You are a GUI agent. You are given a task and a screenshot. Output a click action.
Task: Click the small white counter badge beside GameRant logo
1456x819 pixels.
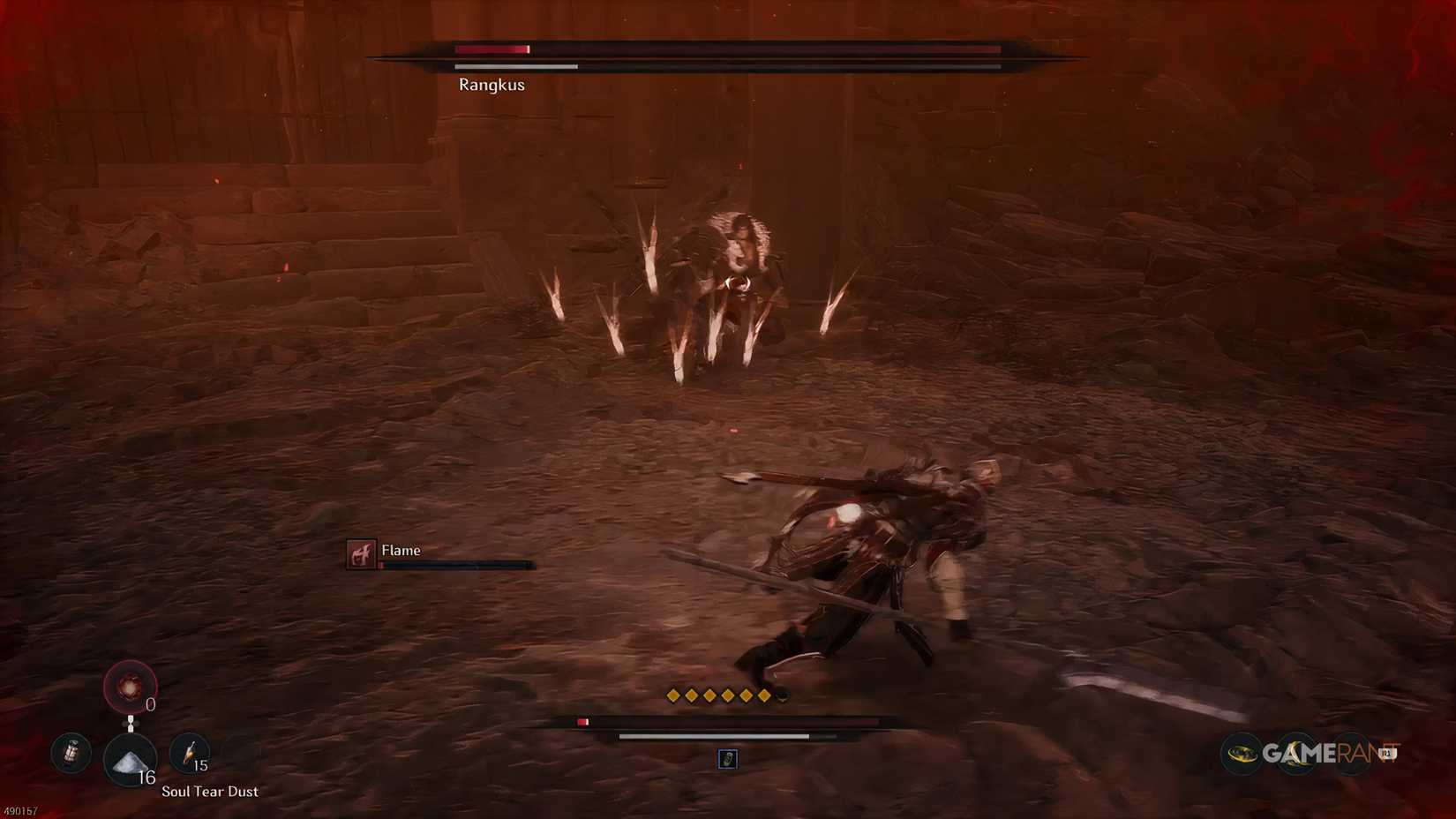point(1387,753)
